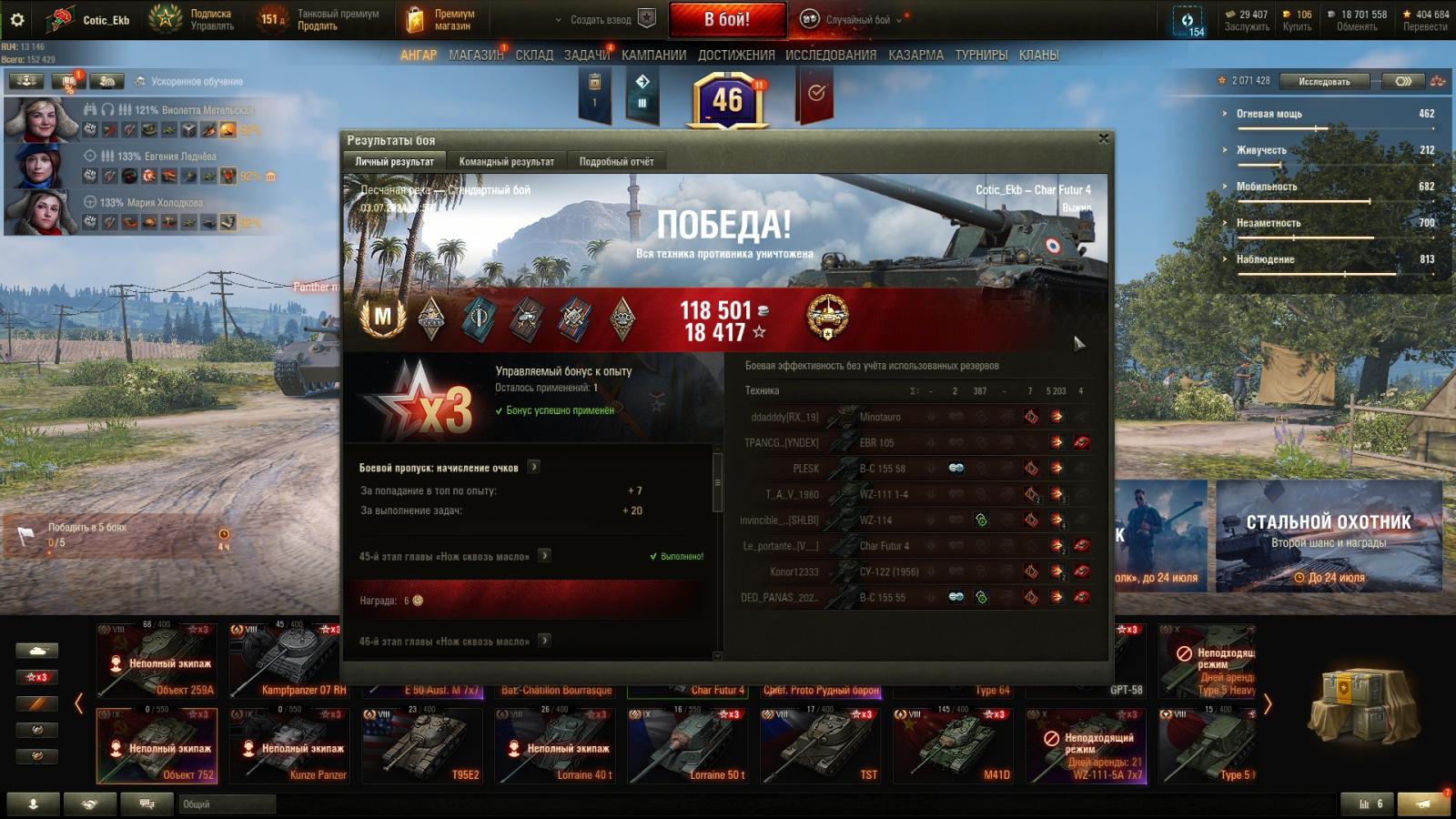Select the T95E2 tank in carousel

[422, 746]
